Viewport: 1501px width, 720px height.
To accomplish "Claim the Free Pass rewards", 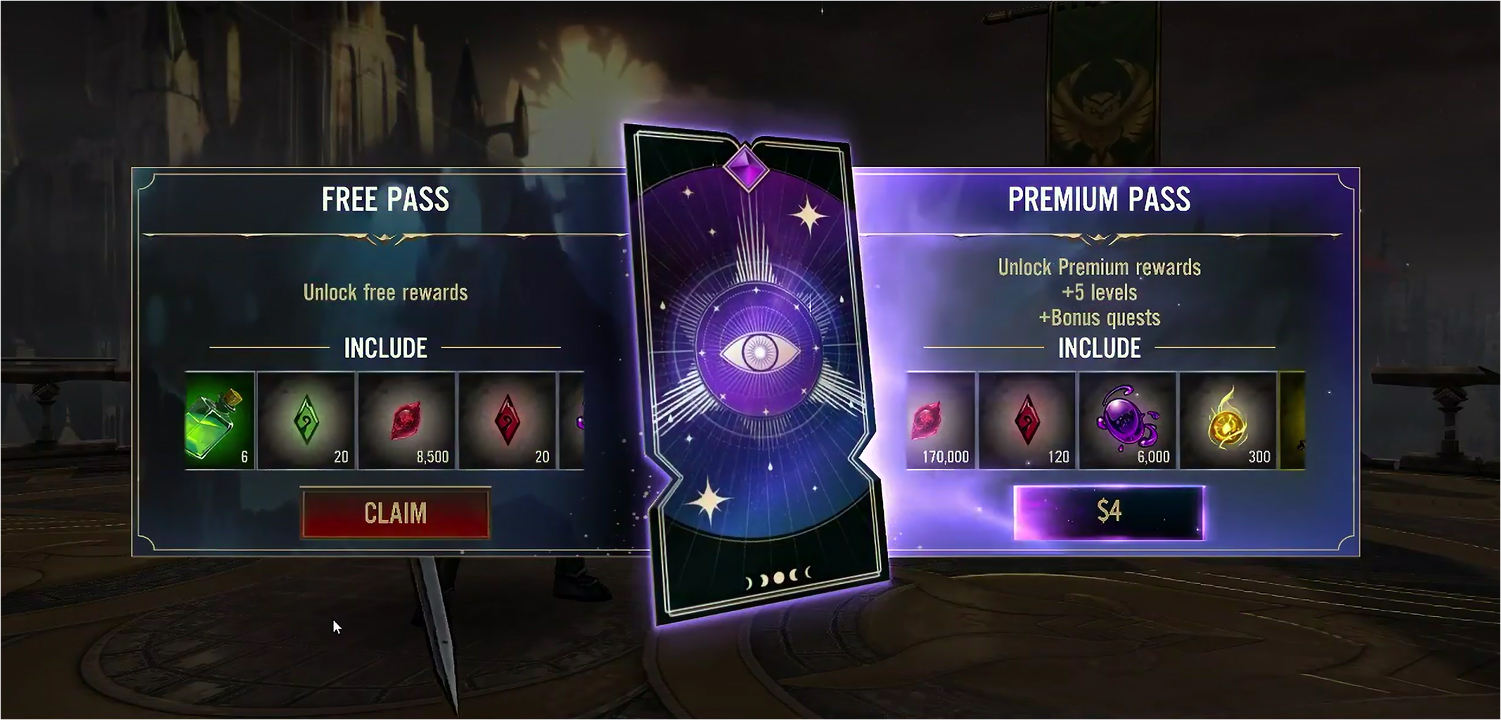I will (395, 513).
